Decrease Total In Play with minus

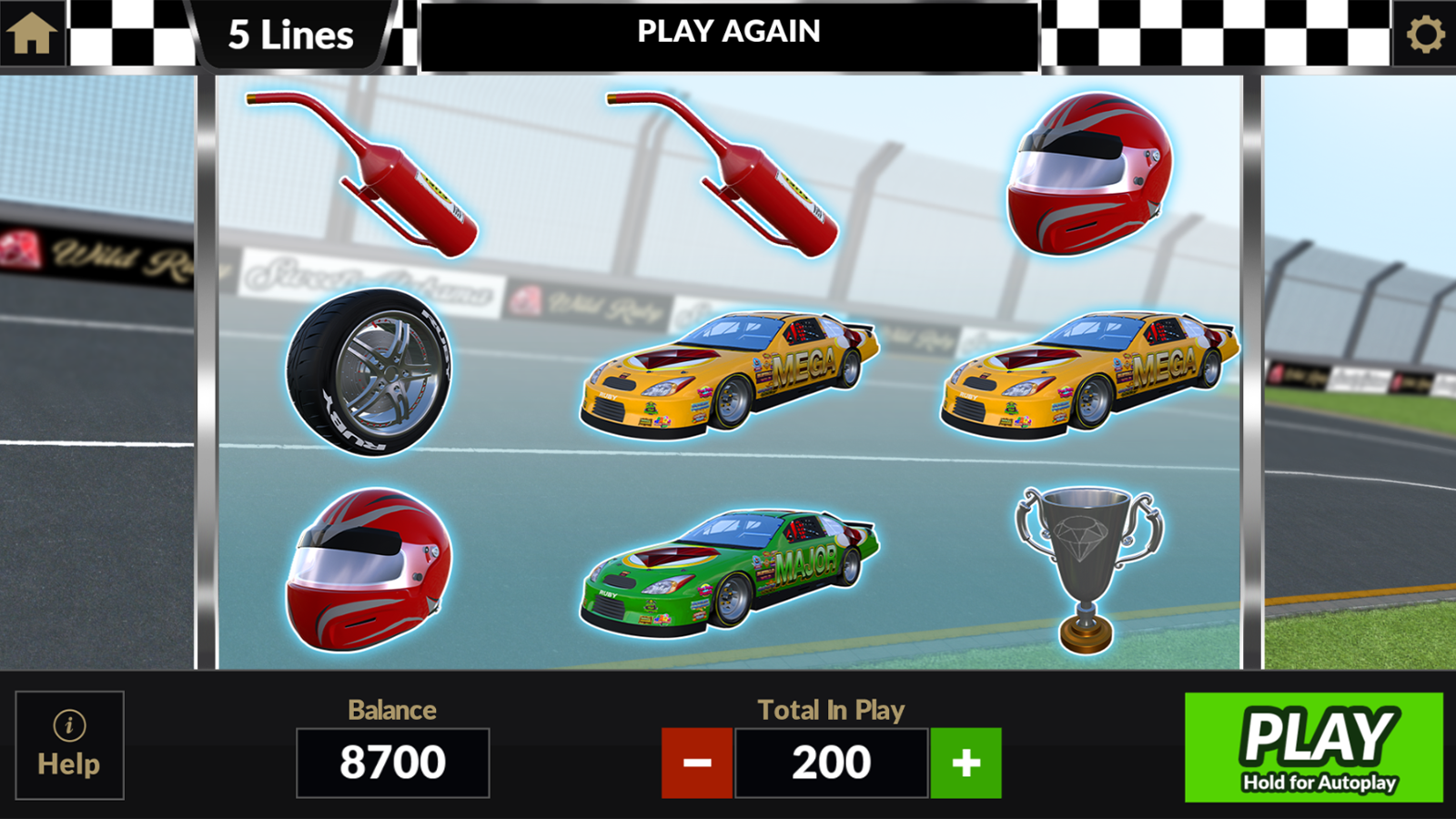click(x=697, y=763)
